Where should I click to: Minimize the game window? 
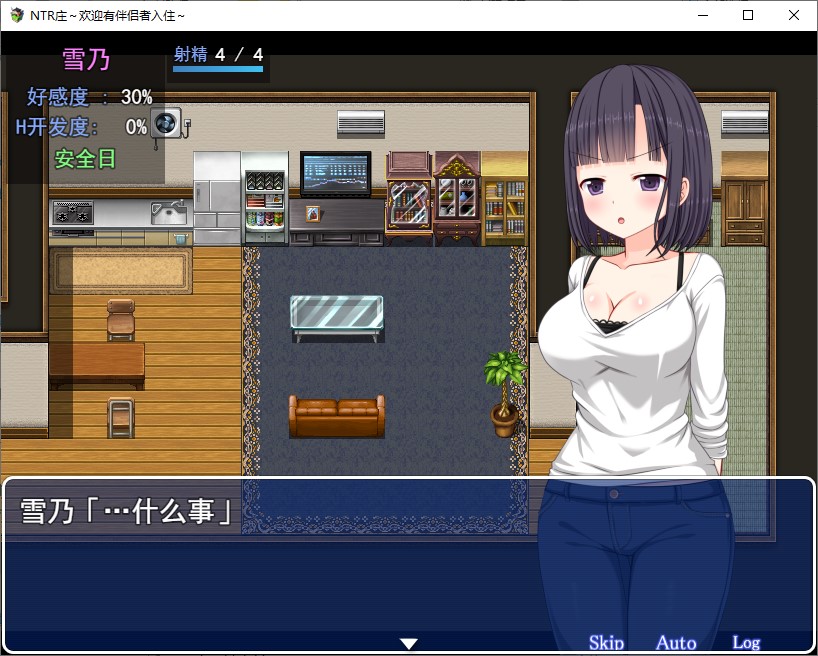pos(702,15)
